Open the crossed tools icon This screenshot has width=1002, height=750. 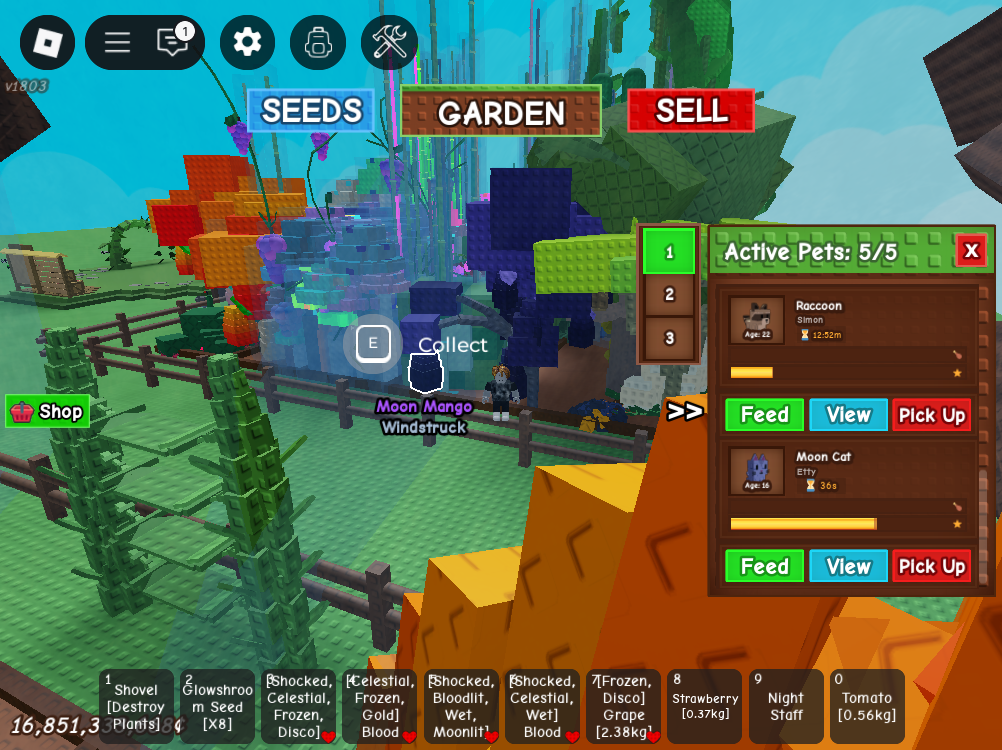pyautogui.click(x=389, y=42)
